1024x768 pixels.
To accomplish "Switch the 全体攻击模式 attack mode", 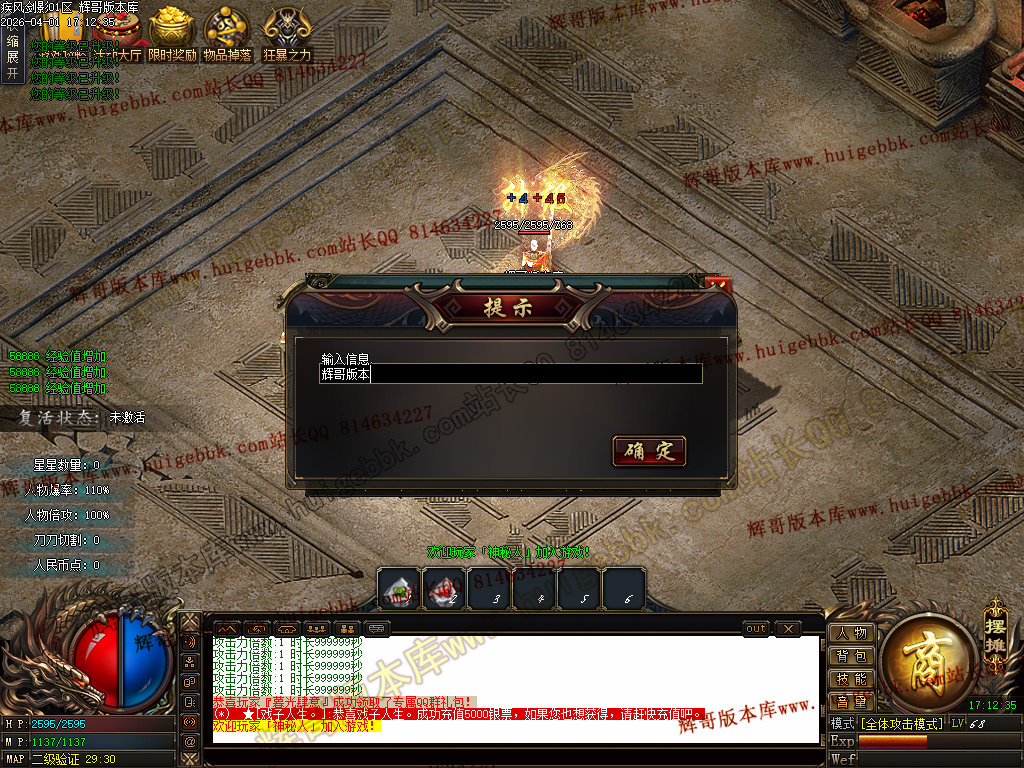I will (x=902, y=723).
